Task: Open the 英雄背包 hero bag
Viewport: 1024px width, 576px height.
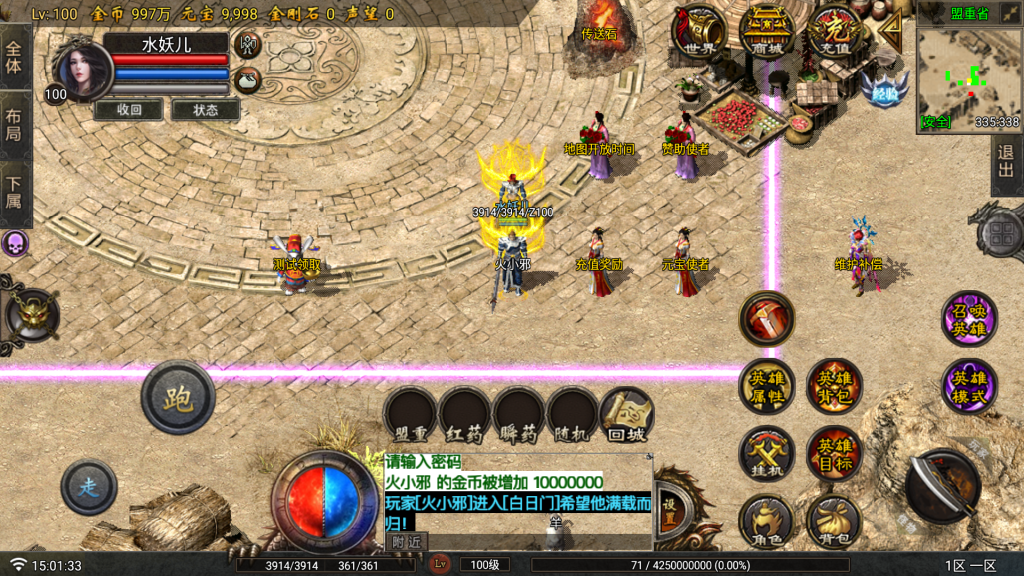Action: (x=834, y=386)
